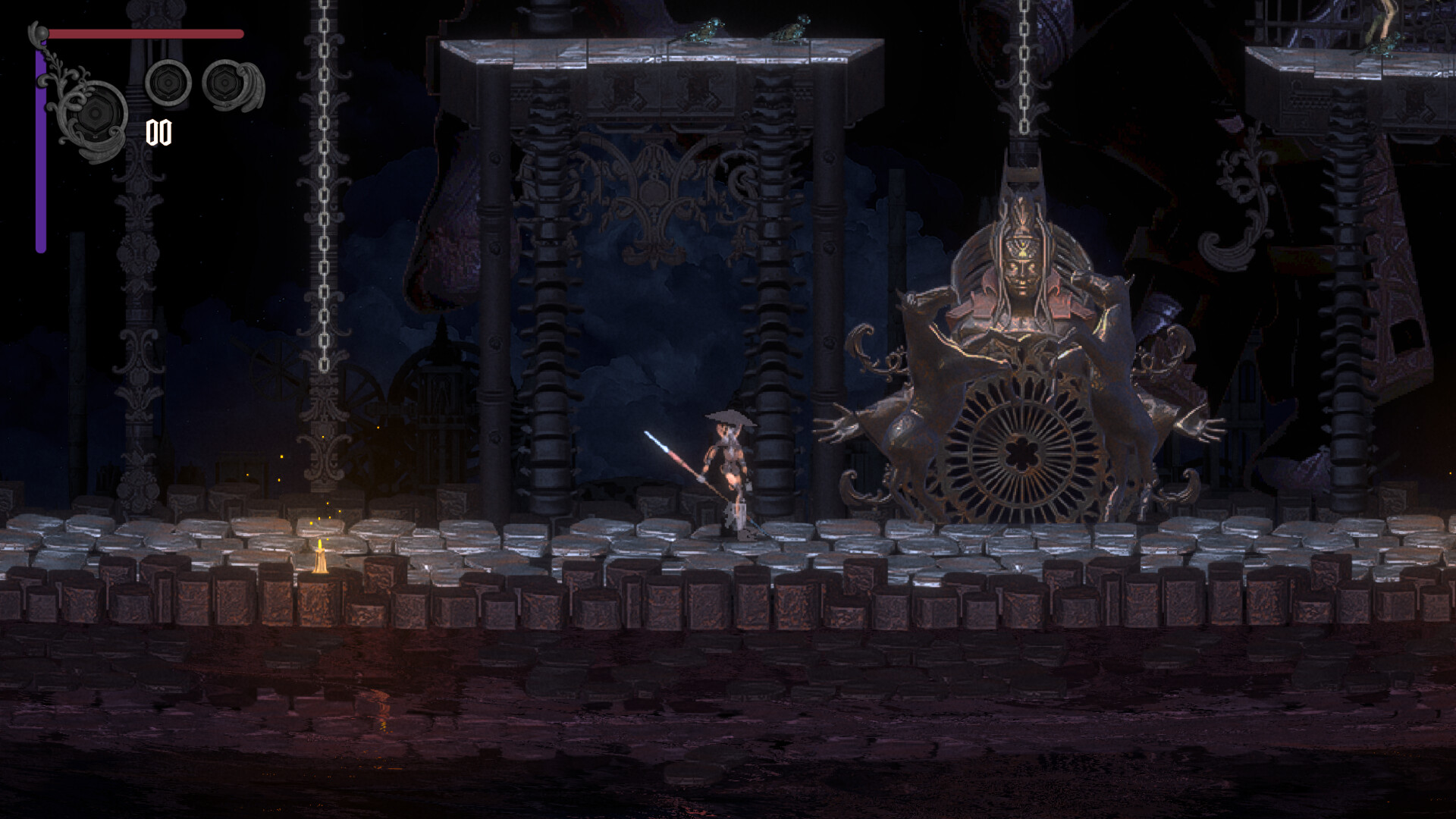1456x819 pixels.
Task: Click the rightmost ability slot icon
Action: tap(224, 85)
